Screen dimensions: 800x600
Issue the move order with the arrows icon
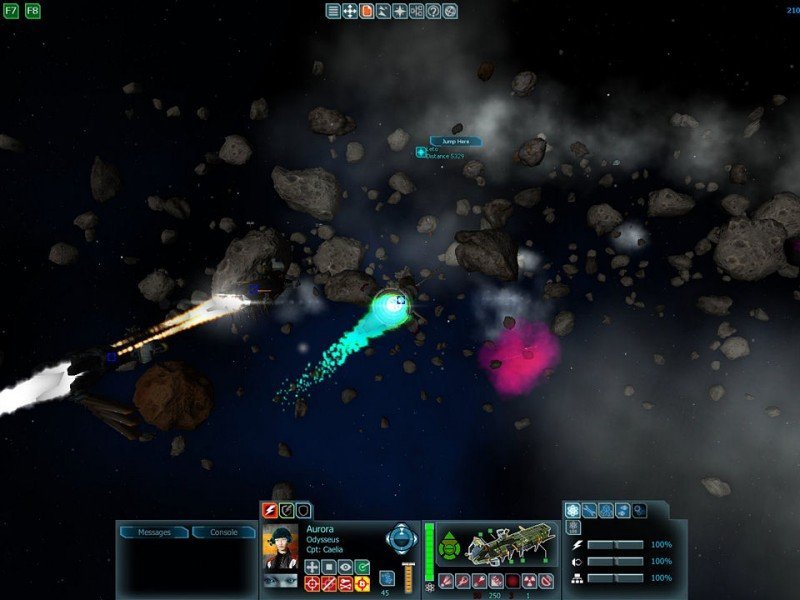tap(311, 567)
